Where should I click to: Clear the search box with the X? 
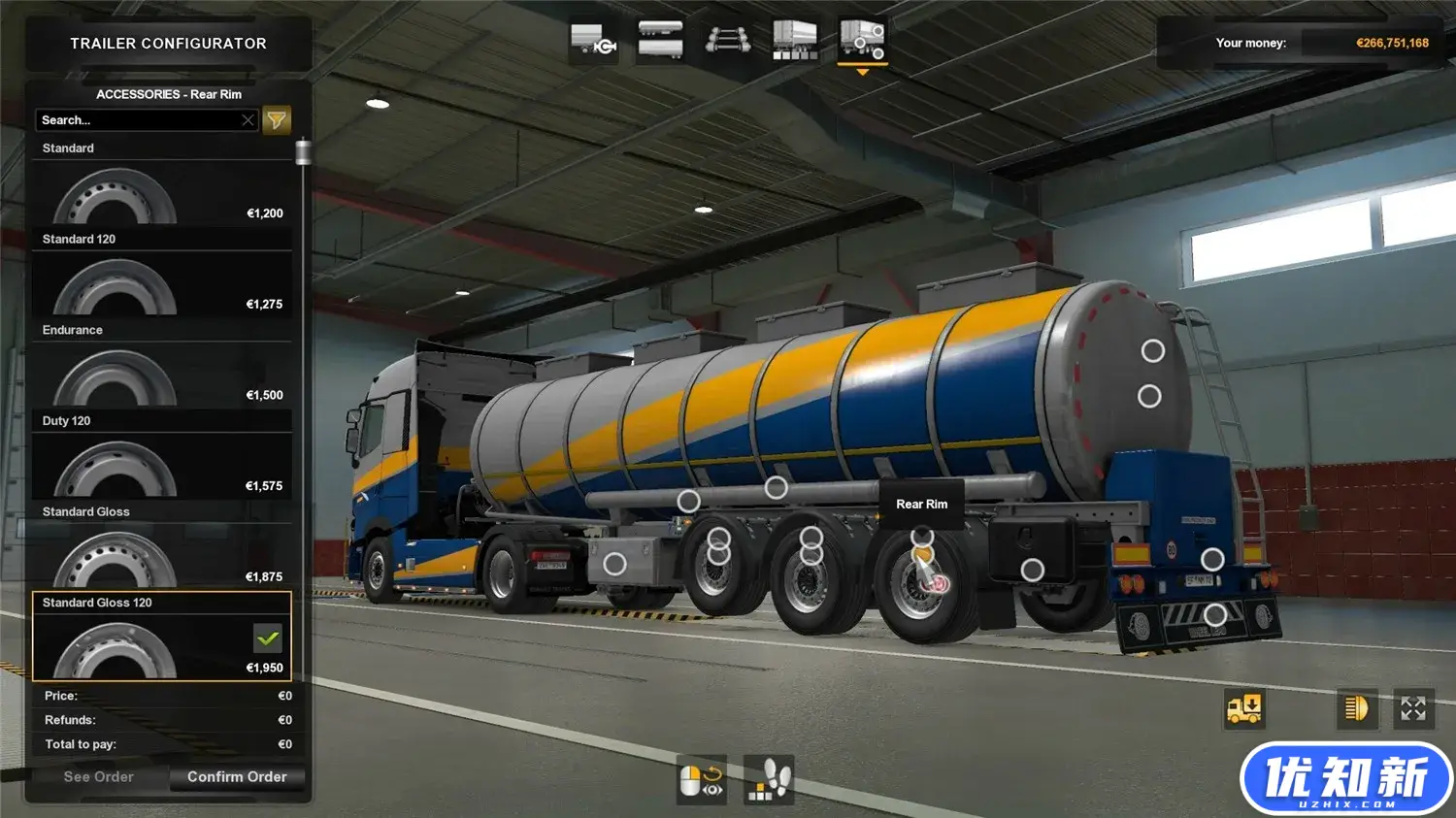click(248, 120)
